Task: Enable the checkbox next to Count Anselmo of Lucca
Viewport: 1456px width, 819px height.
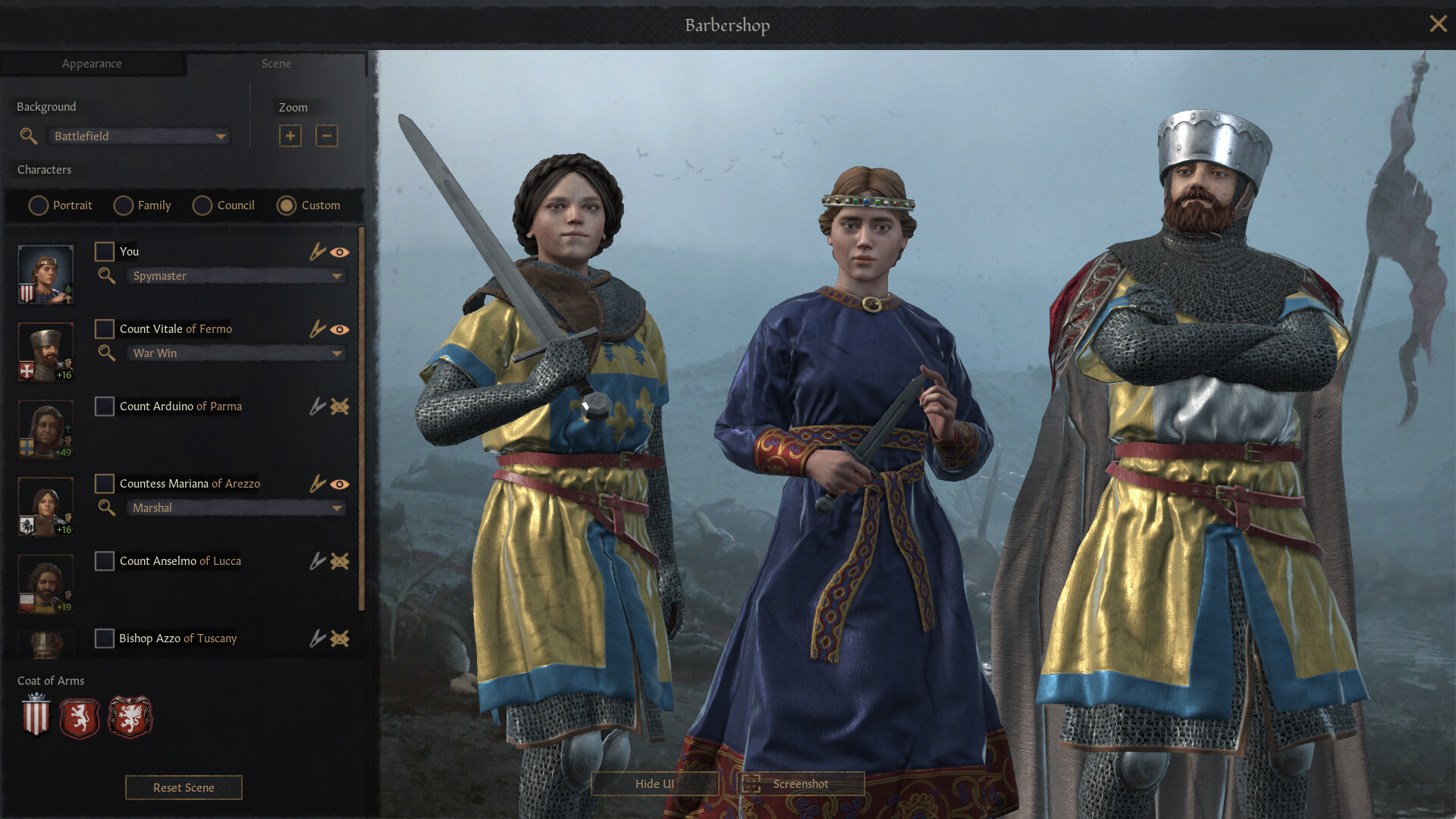Action: [x=104, y=561]
